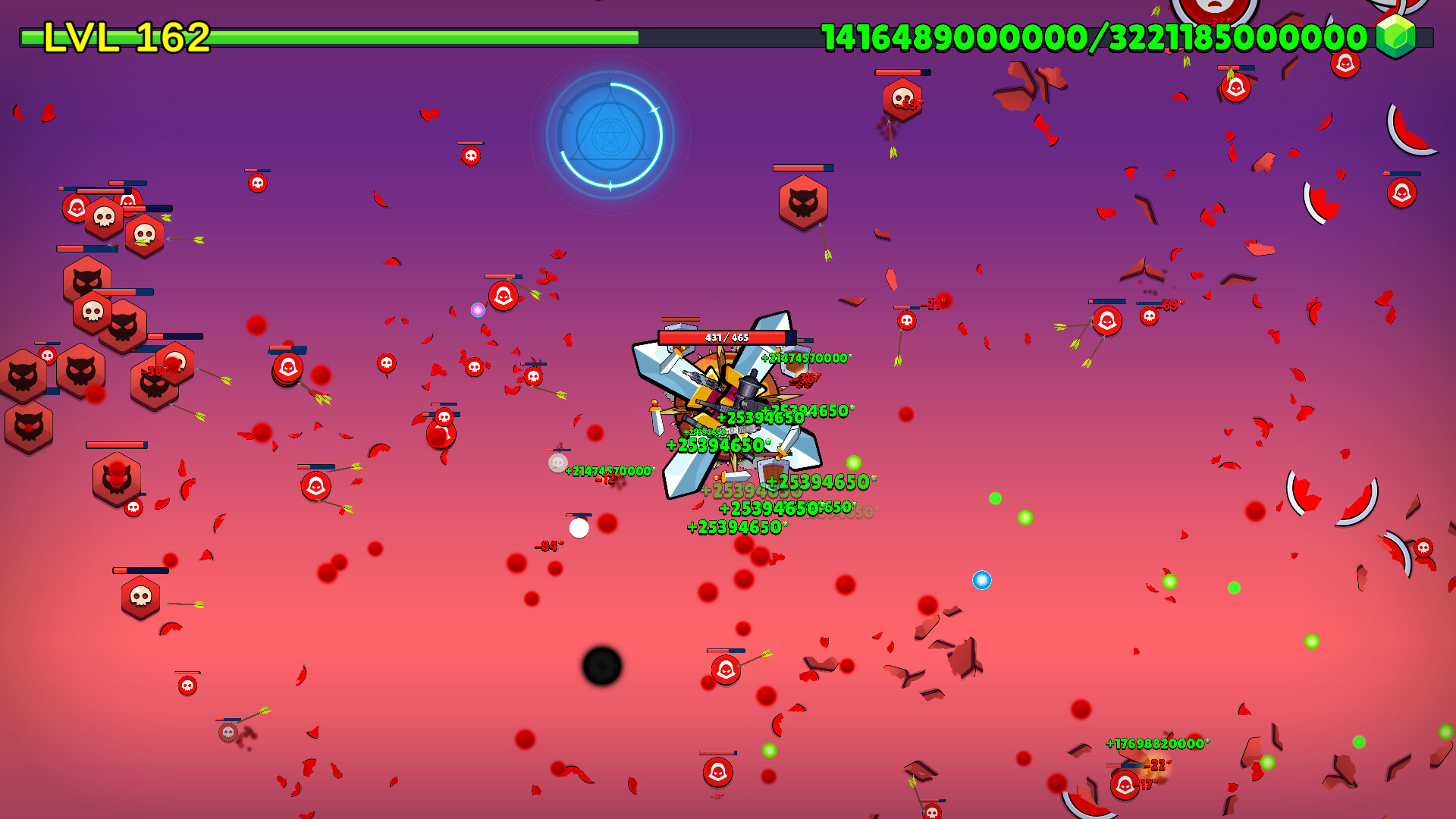
Task: Click the purple glowing orb on the left
Action: tap(478, 308)
